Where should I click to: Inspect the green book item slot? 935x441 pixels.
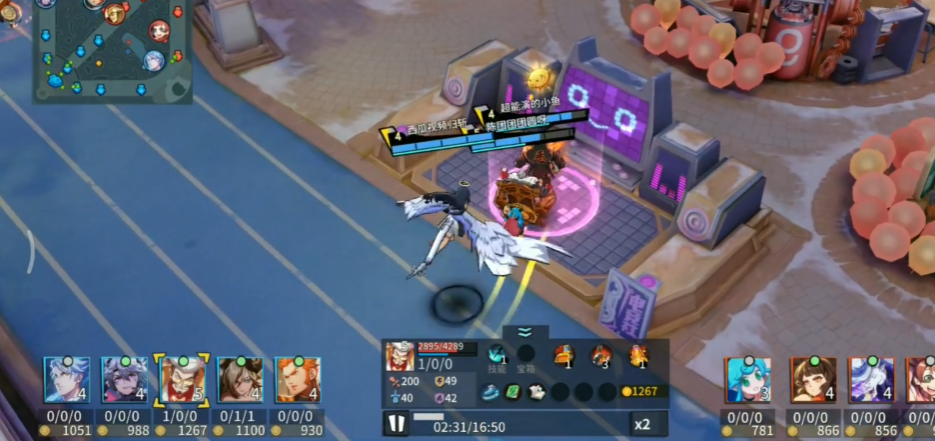(513, 392)
